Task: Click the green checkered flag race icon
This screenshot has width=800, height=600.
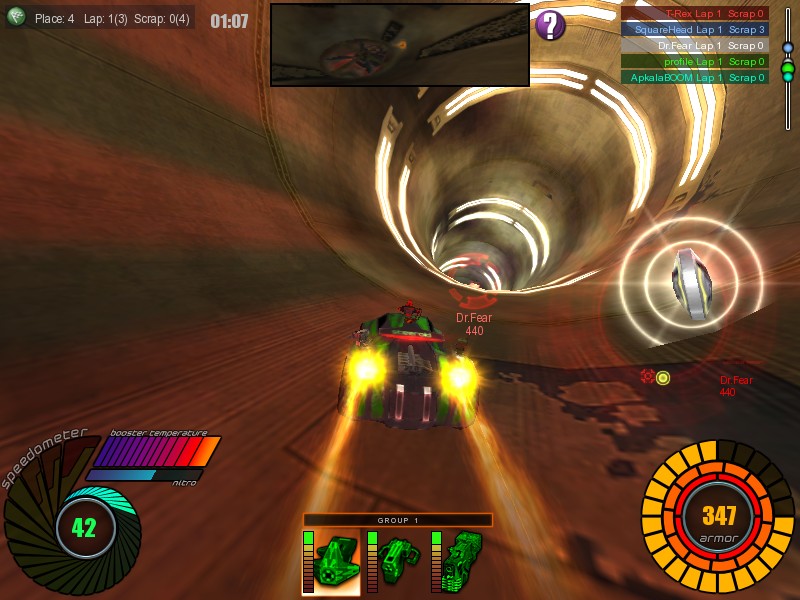Action: pos(17,18)
